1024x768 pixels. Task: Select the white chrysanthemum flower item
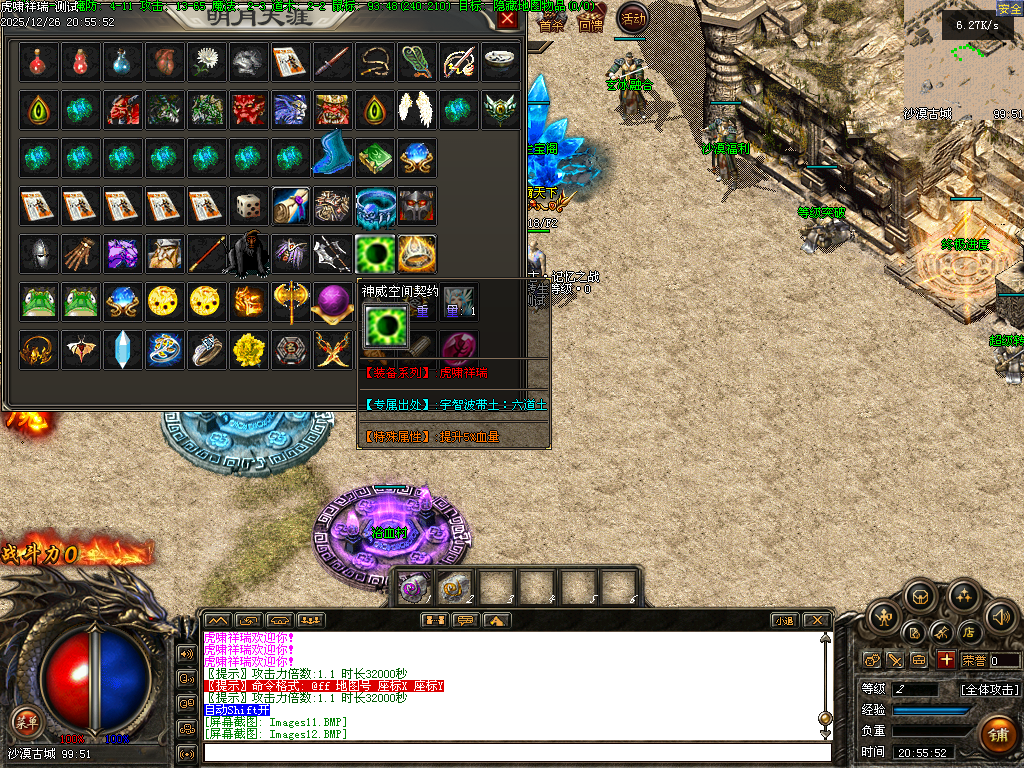206,63
